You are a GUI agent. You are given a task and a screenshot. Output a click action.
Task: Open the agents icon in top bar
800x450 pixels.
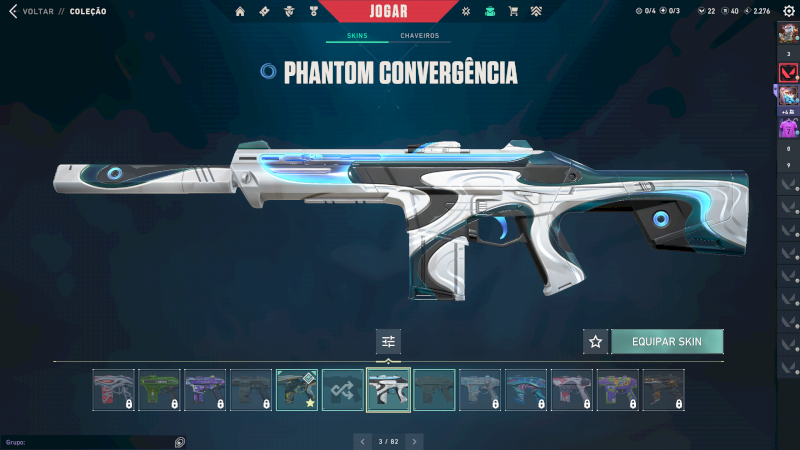(x=288, y=11)
